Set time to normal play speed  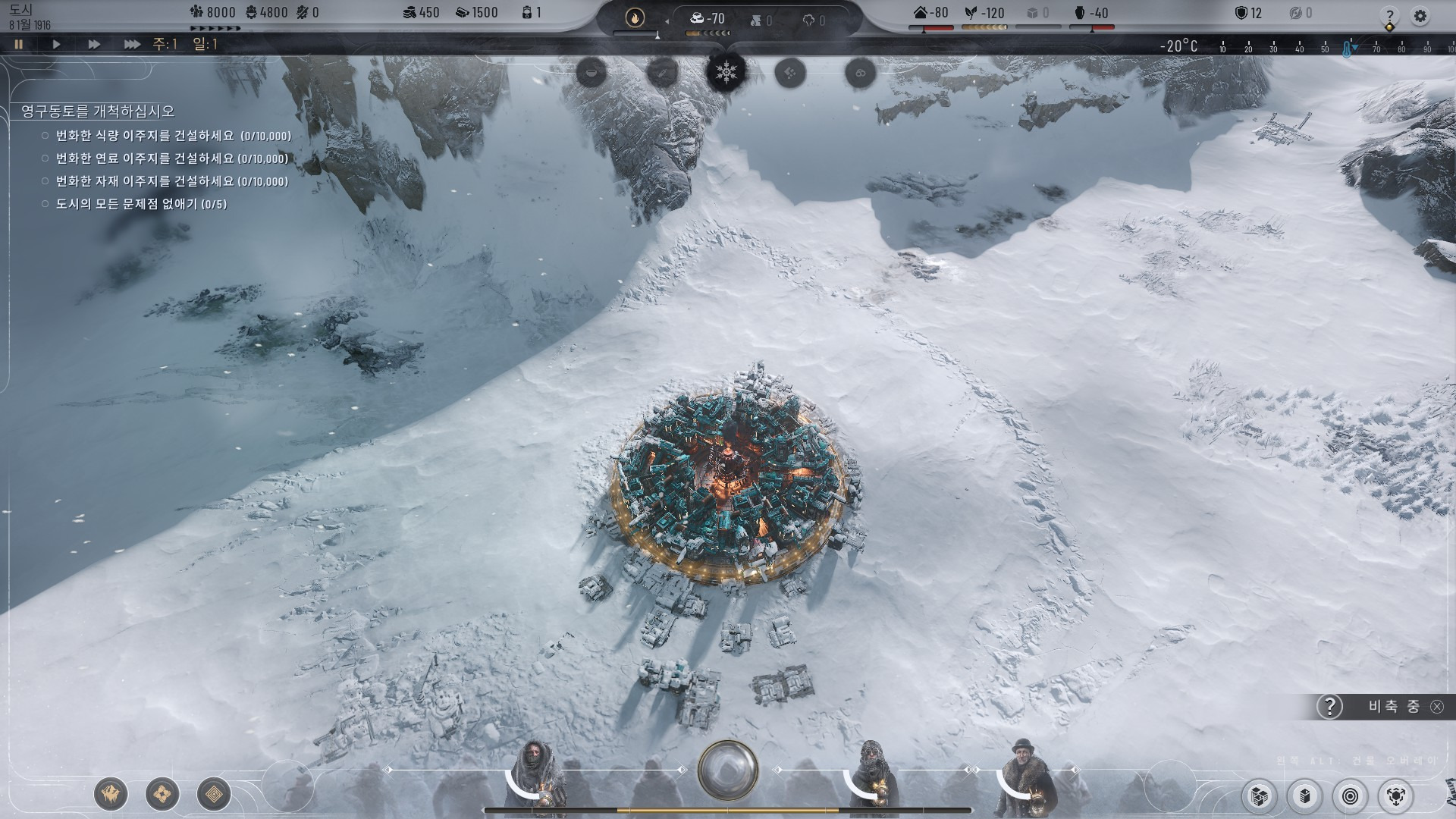[x=56, y=45]
